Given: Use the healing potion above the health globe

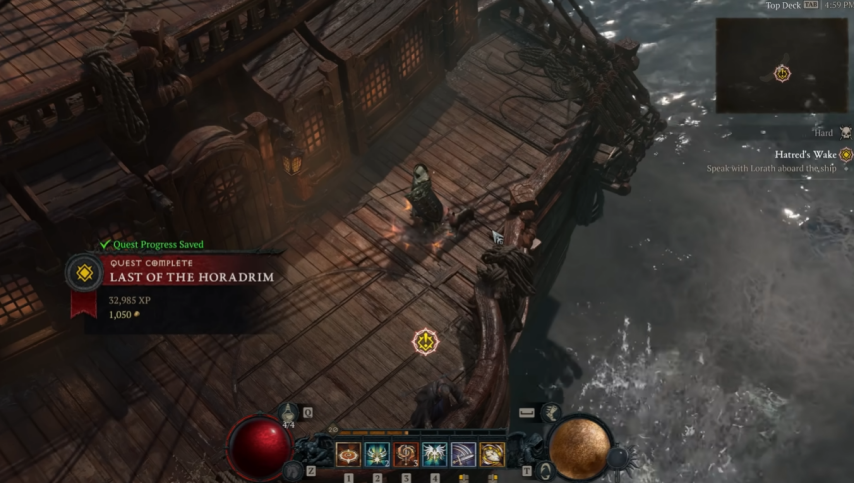Looking at the screenshot, I should click(289, 413).
